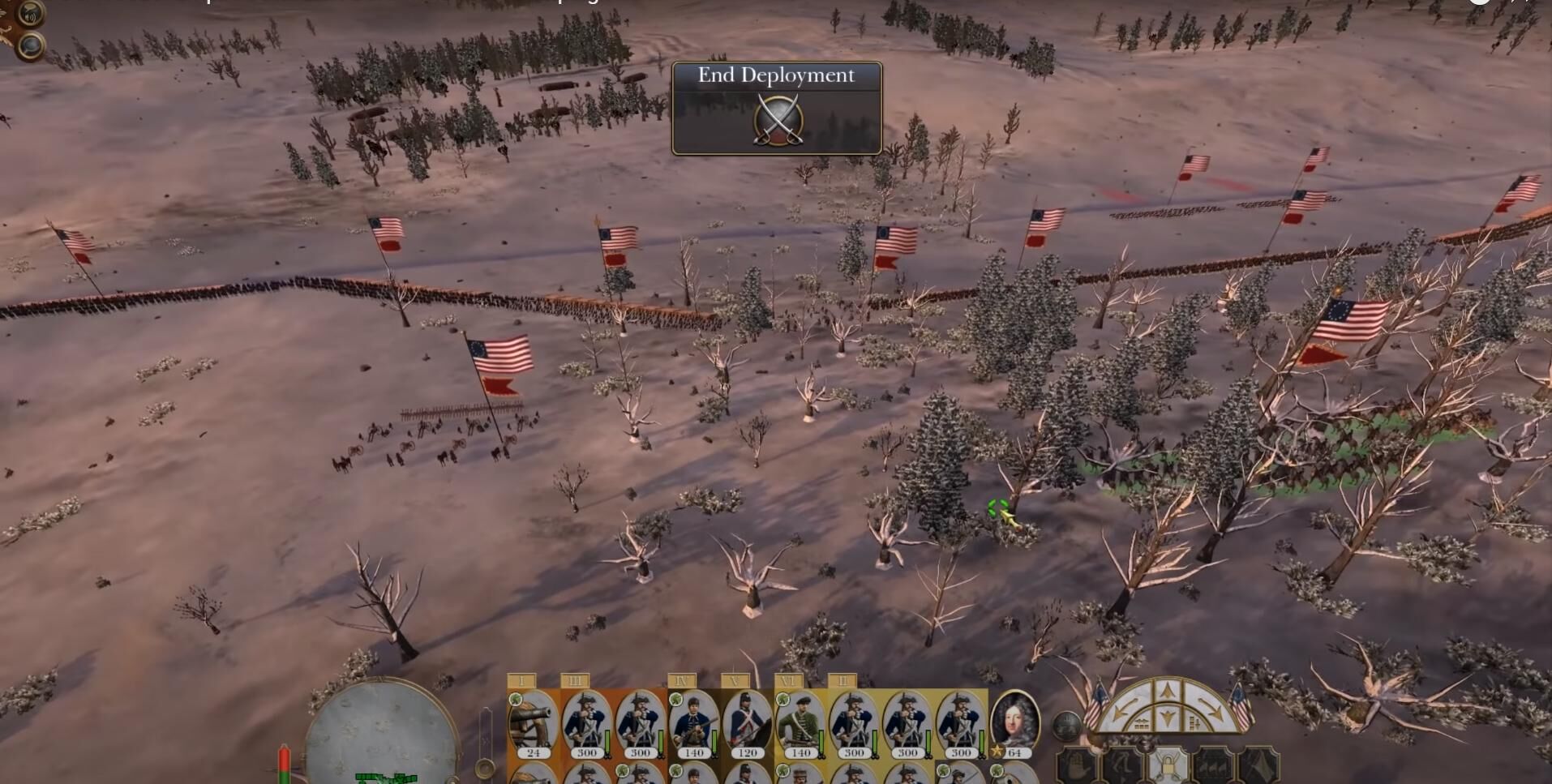This screenshot has height=784, width=1552.
Task: Select group III tab above unit cards
Action: tap(575, 681)
